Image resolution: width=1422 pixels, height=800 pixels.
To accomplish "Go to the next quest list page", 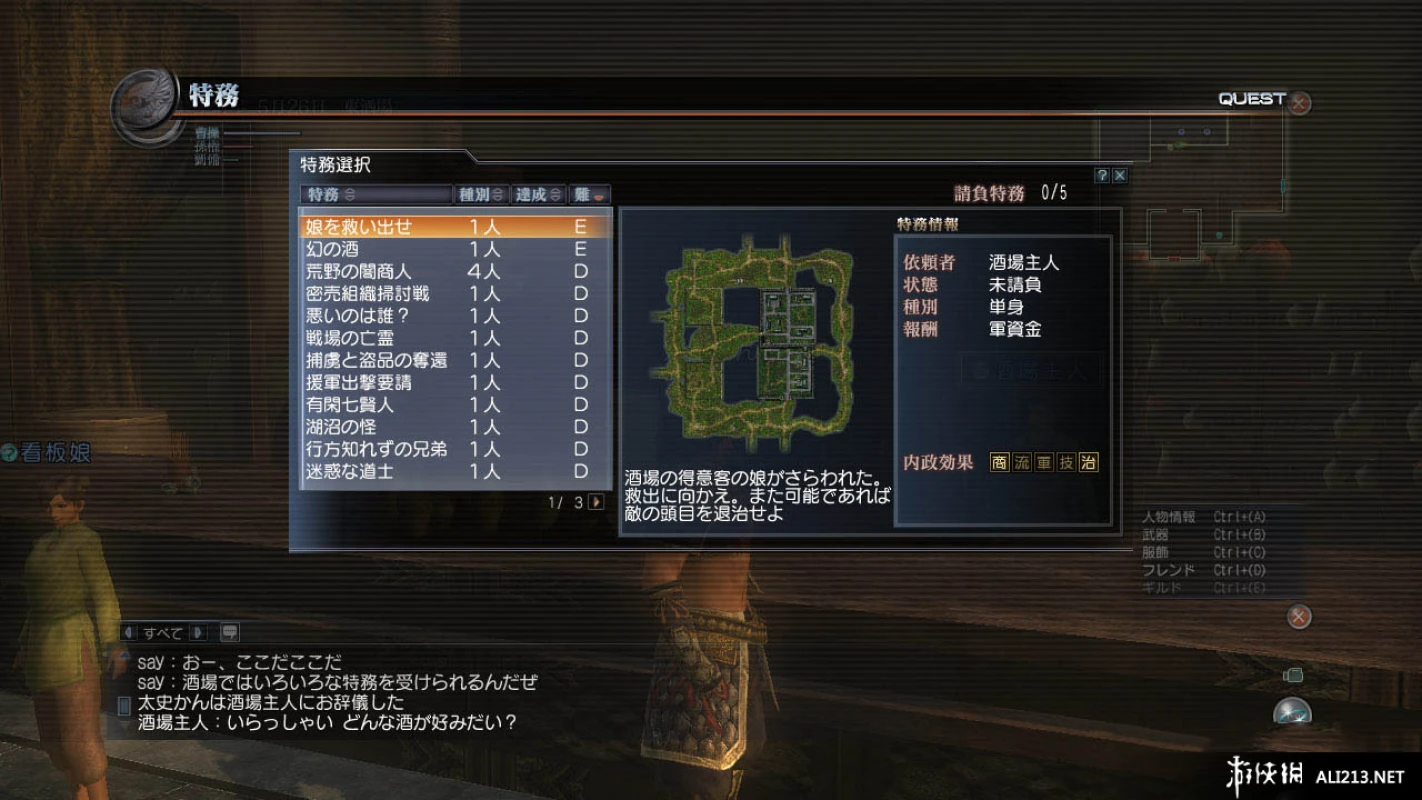I will pyautogui.click(x=597, y=502).
